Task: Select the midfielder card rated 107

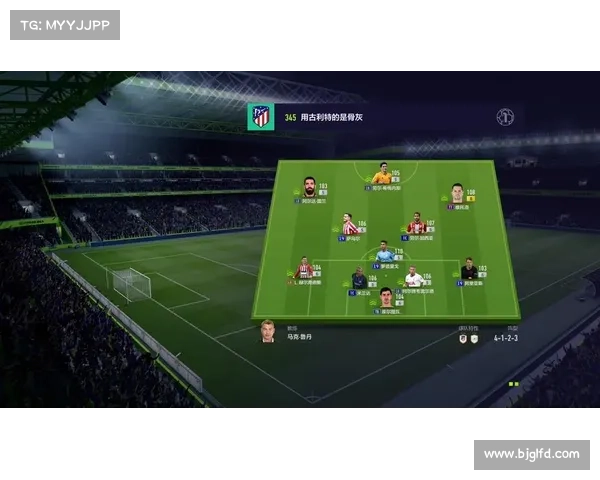Action: click(x=417, y=224)
